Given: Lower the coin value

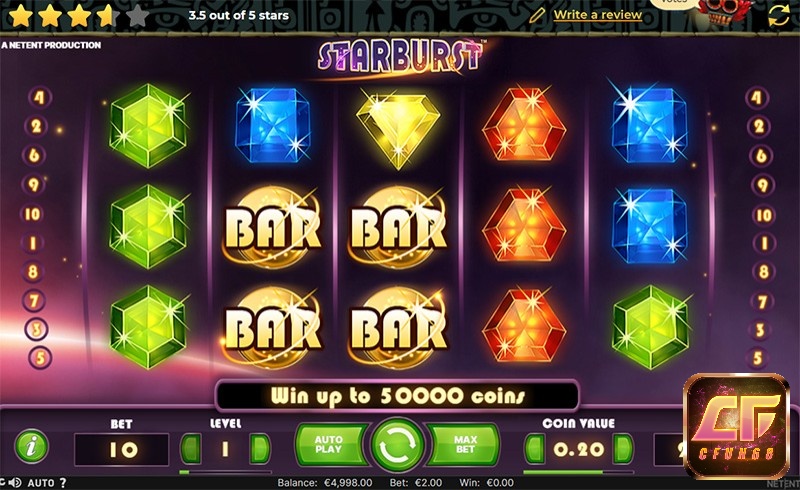Looking at the screenshot, I should click(534, 448).
